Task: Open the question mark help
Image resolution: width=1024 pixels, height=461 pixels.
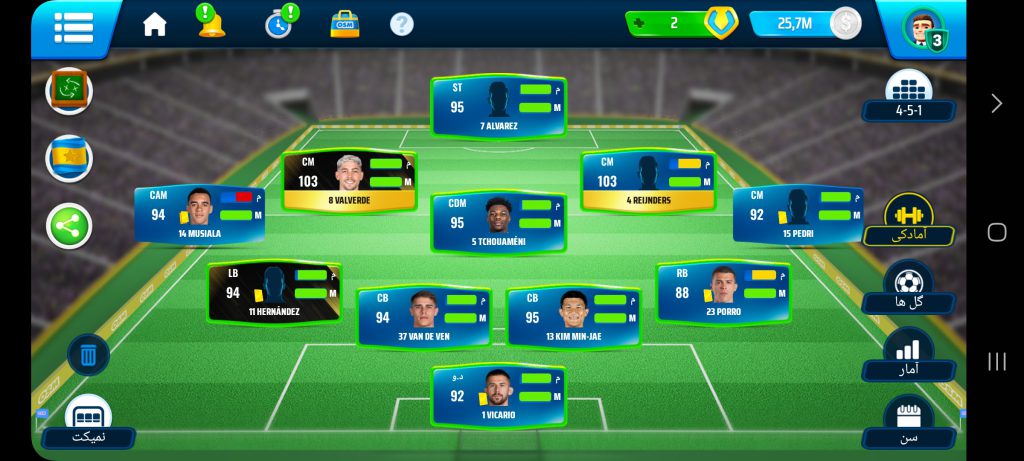Action: click(x=401, y=24)
